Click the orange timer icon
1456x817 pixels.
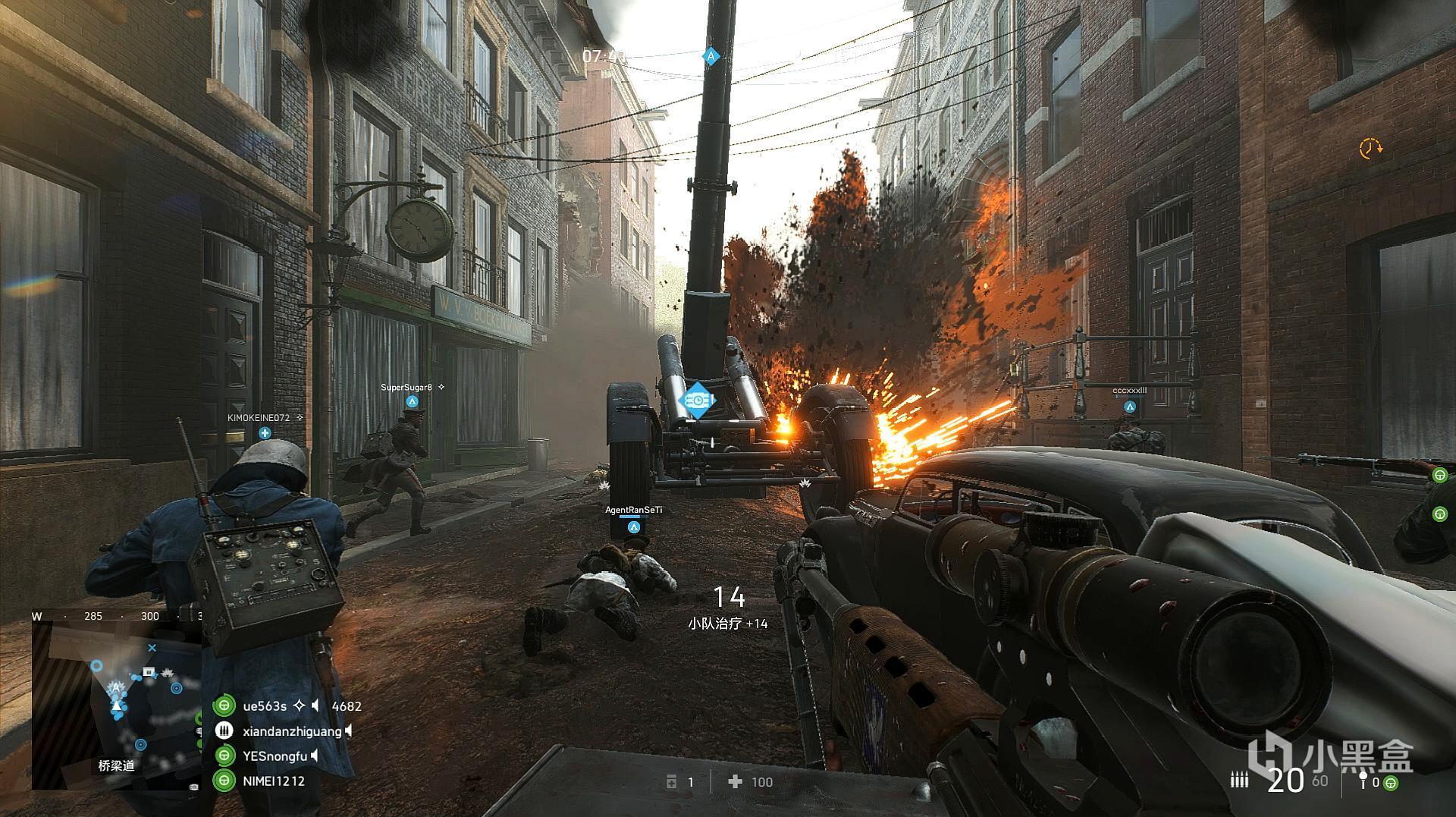1370,148
